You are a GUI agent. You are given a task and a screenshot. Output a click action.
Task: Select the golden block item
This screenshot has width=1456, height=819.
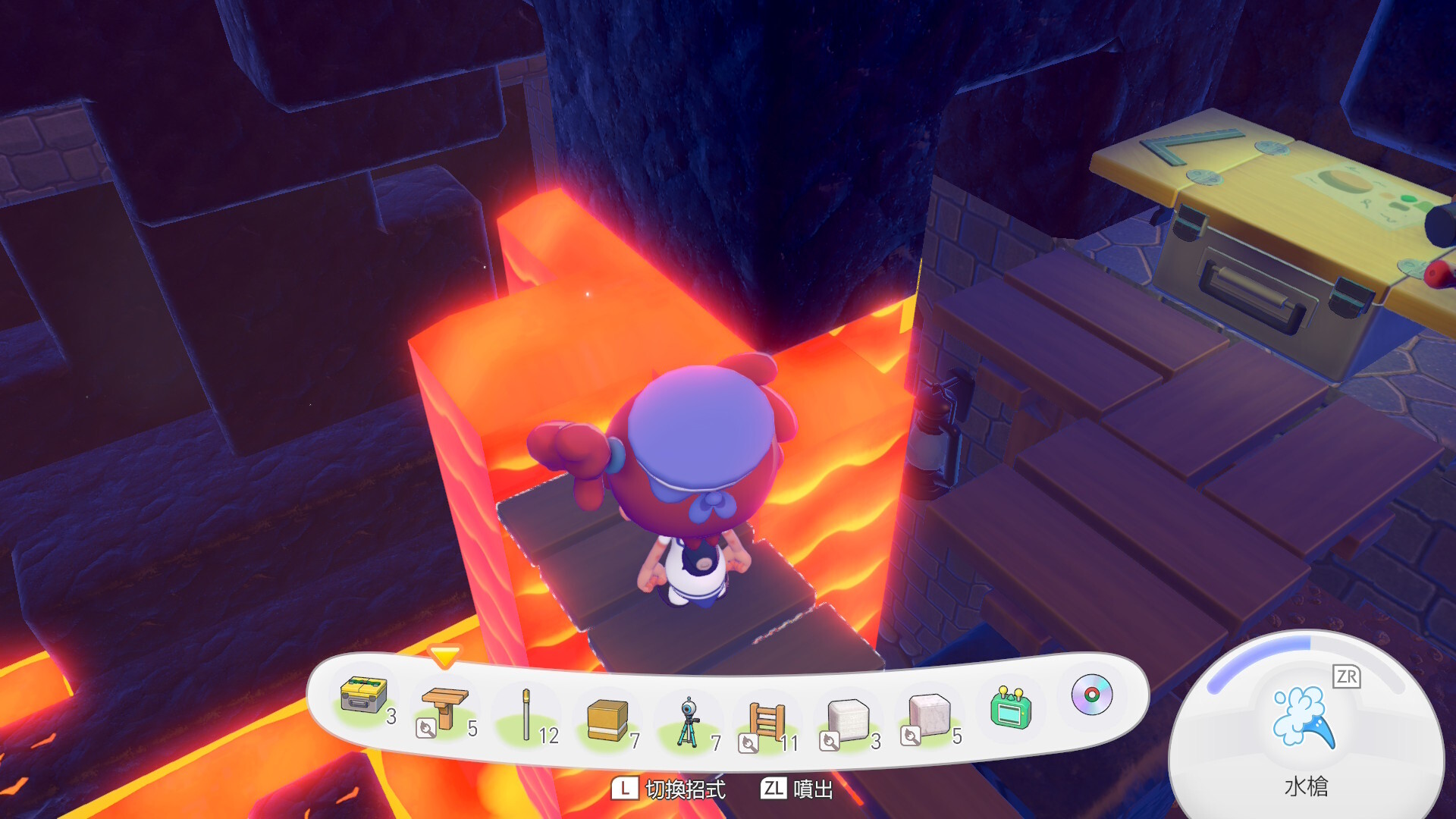pyautogui.click(x=607, y=719)
